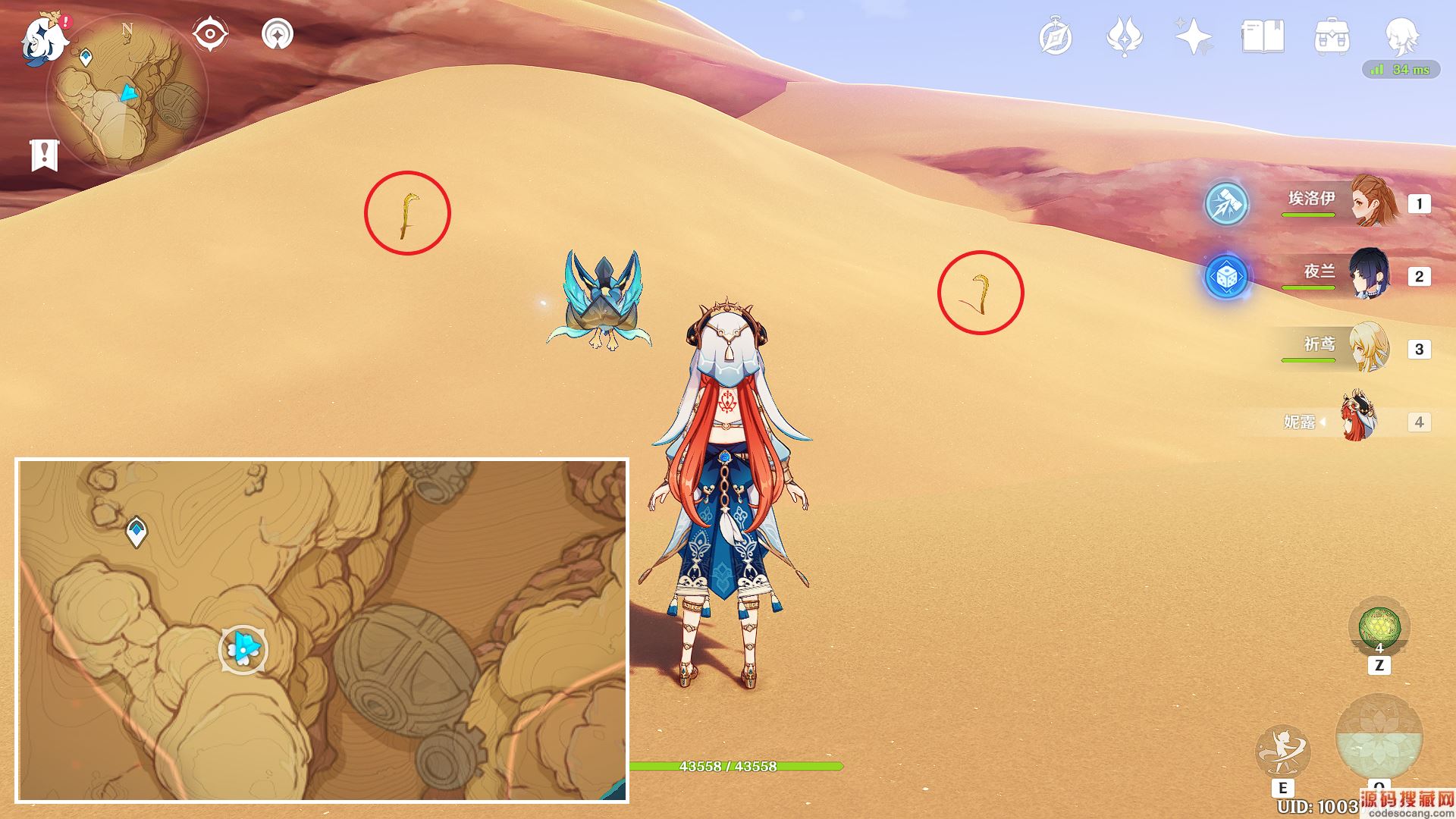This screenshot has height=819, width=1456.
Task: Use the green orb gadget
Action: coord(1379,628)
